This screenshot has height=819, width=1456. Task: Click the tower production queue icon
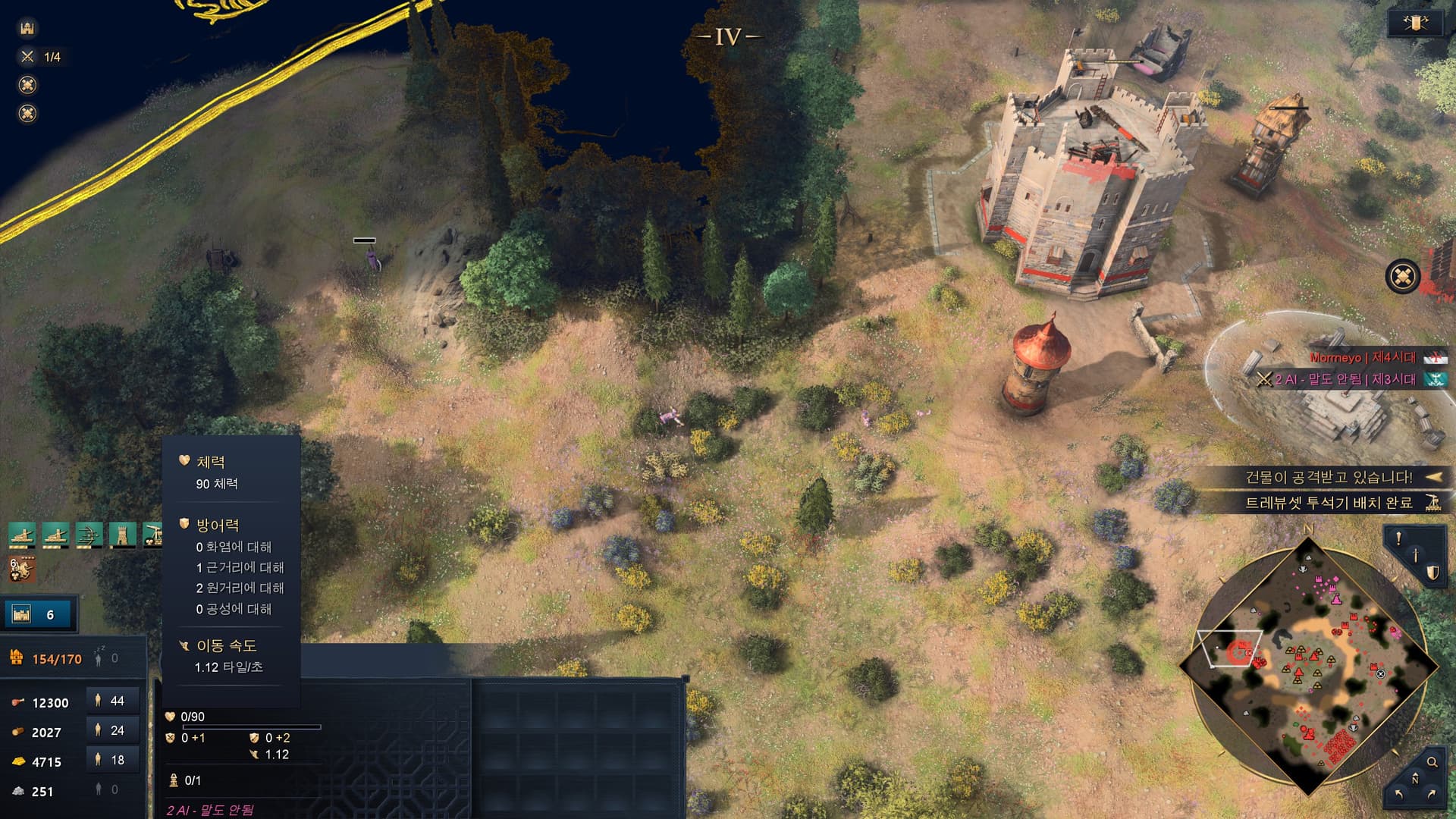122,535
